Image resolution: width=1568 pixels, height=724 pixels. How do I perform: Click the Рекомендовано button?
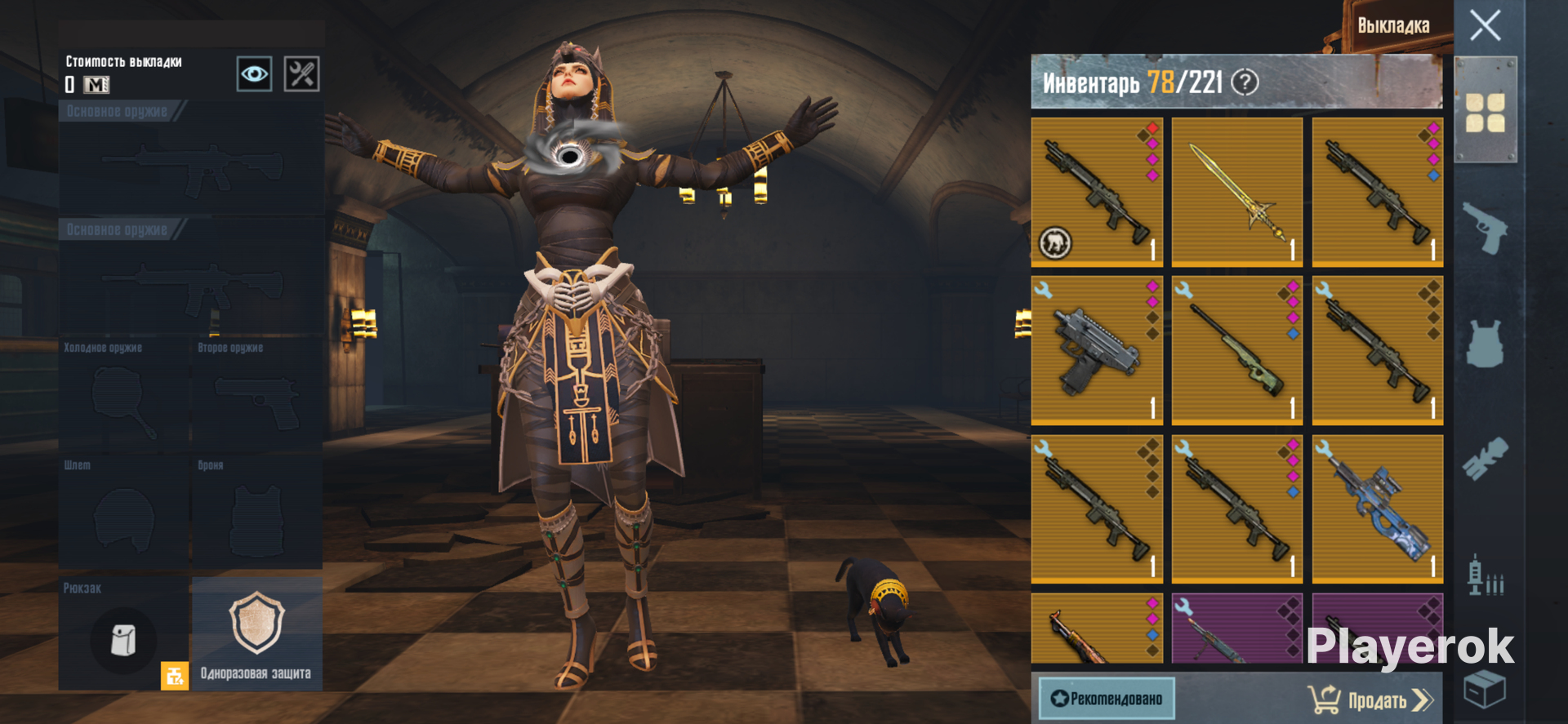coord(1107,699)
